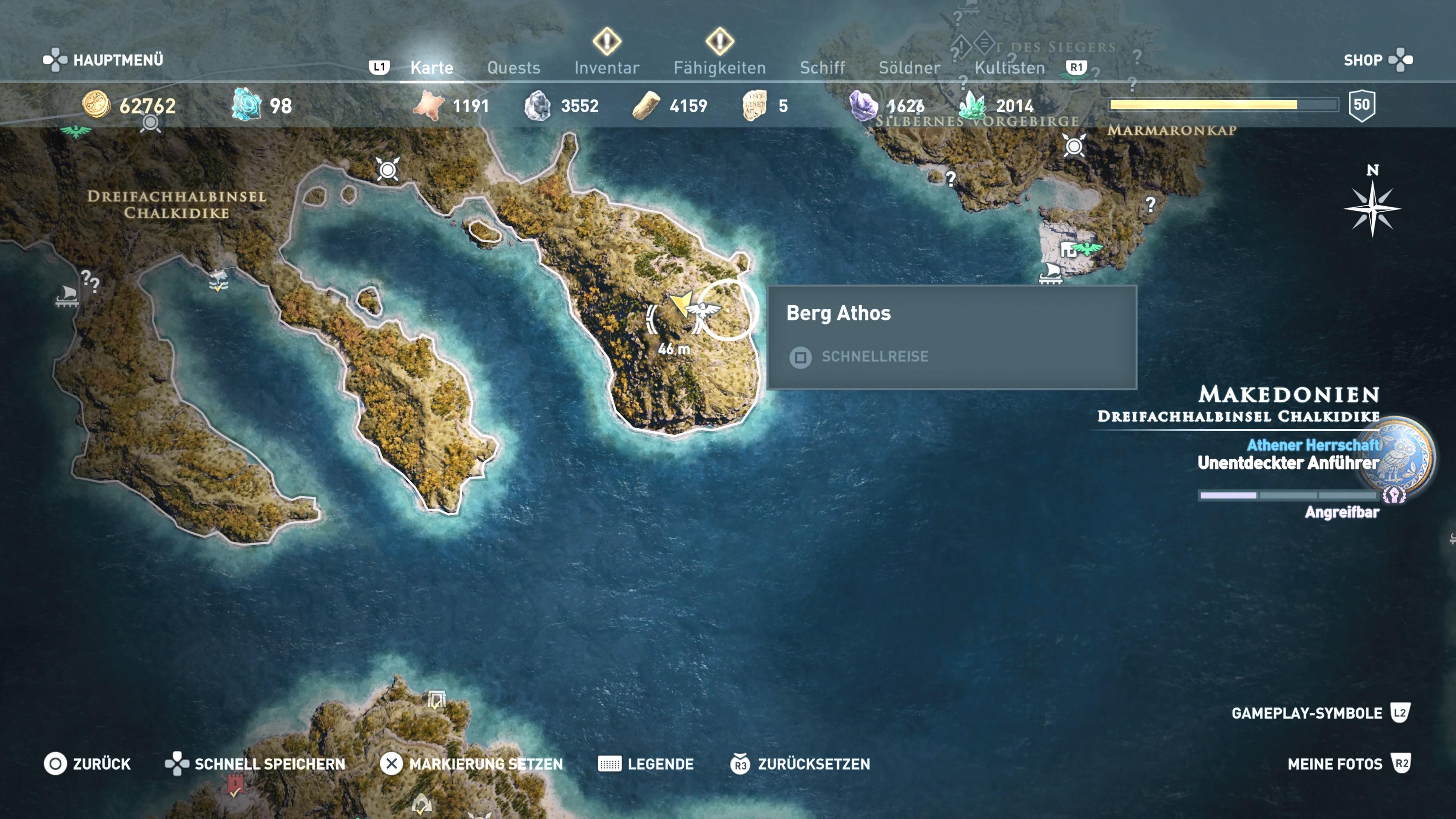Switch to the Quests tab
Screen dimensions: 1456x819
(x=513, y=68)
